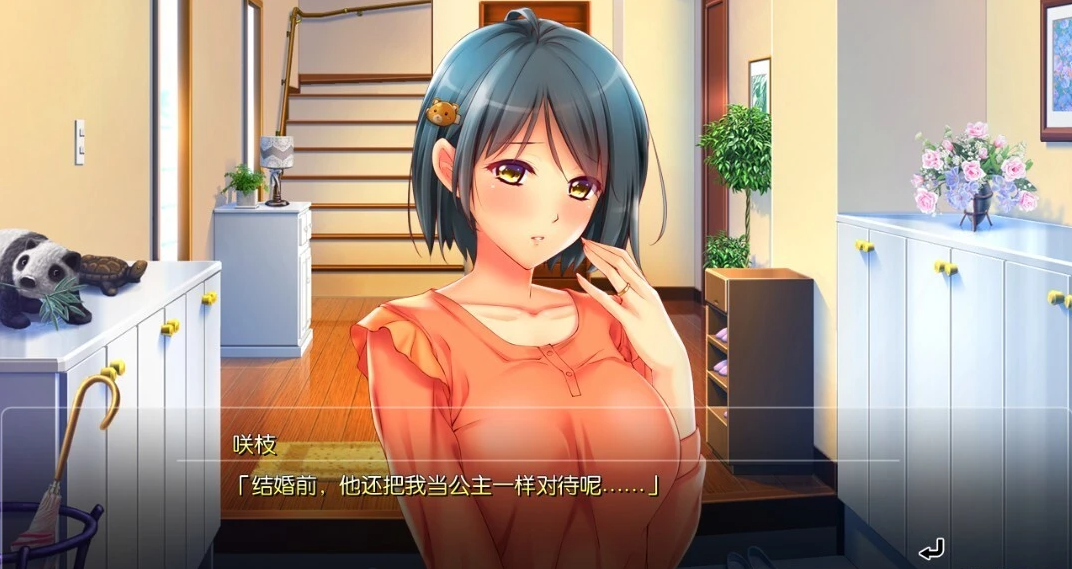
Task: Click the return-arrow icon to advance dialogue
Action: (x=930, y=549)
